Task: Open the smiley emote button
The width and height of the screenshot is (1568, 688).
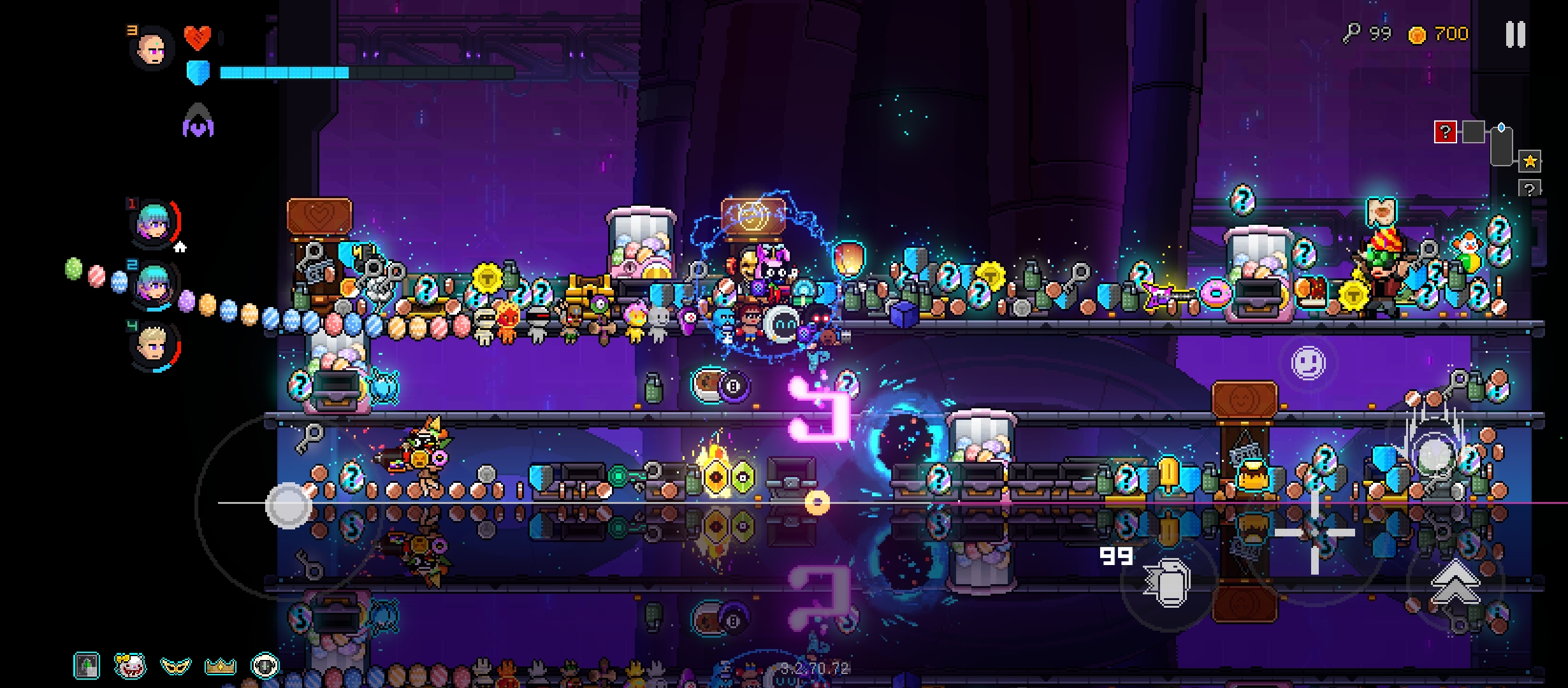Action: tap(1308, 363)
